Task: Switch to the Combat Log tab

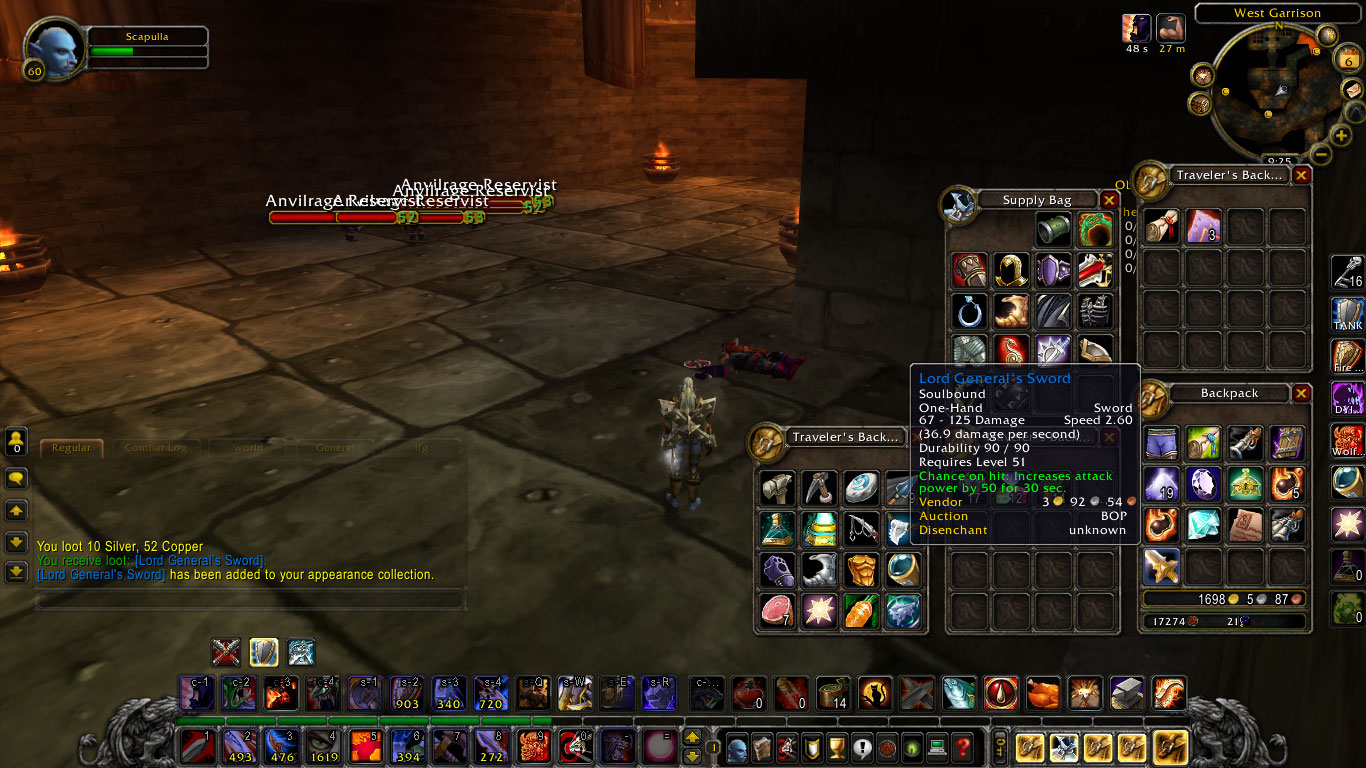Action: click(156, 448)
